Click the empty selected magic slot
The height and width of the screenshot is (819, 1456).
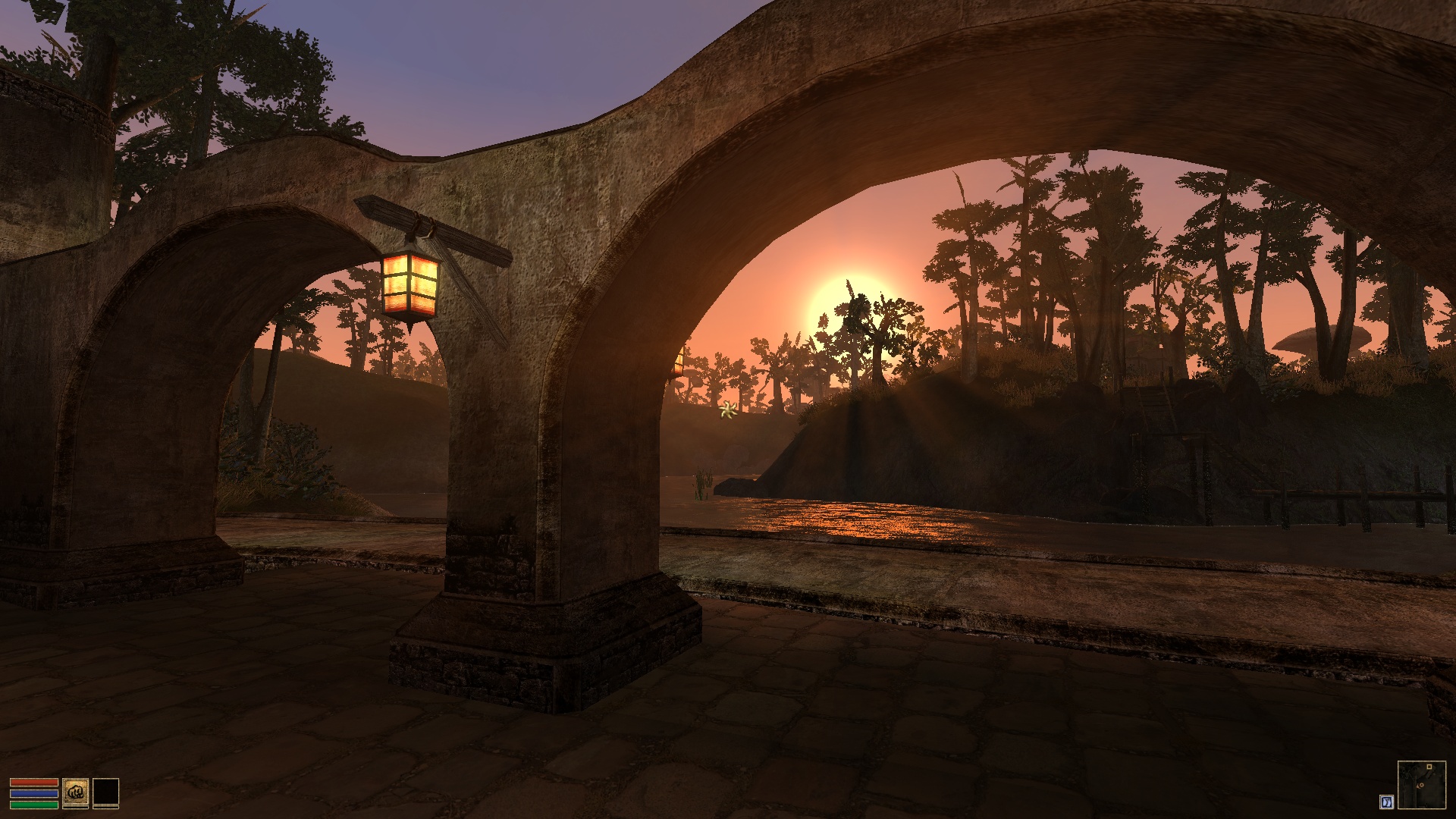106,792
